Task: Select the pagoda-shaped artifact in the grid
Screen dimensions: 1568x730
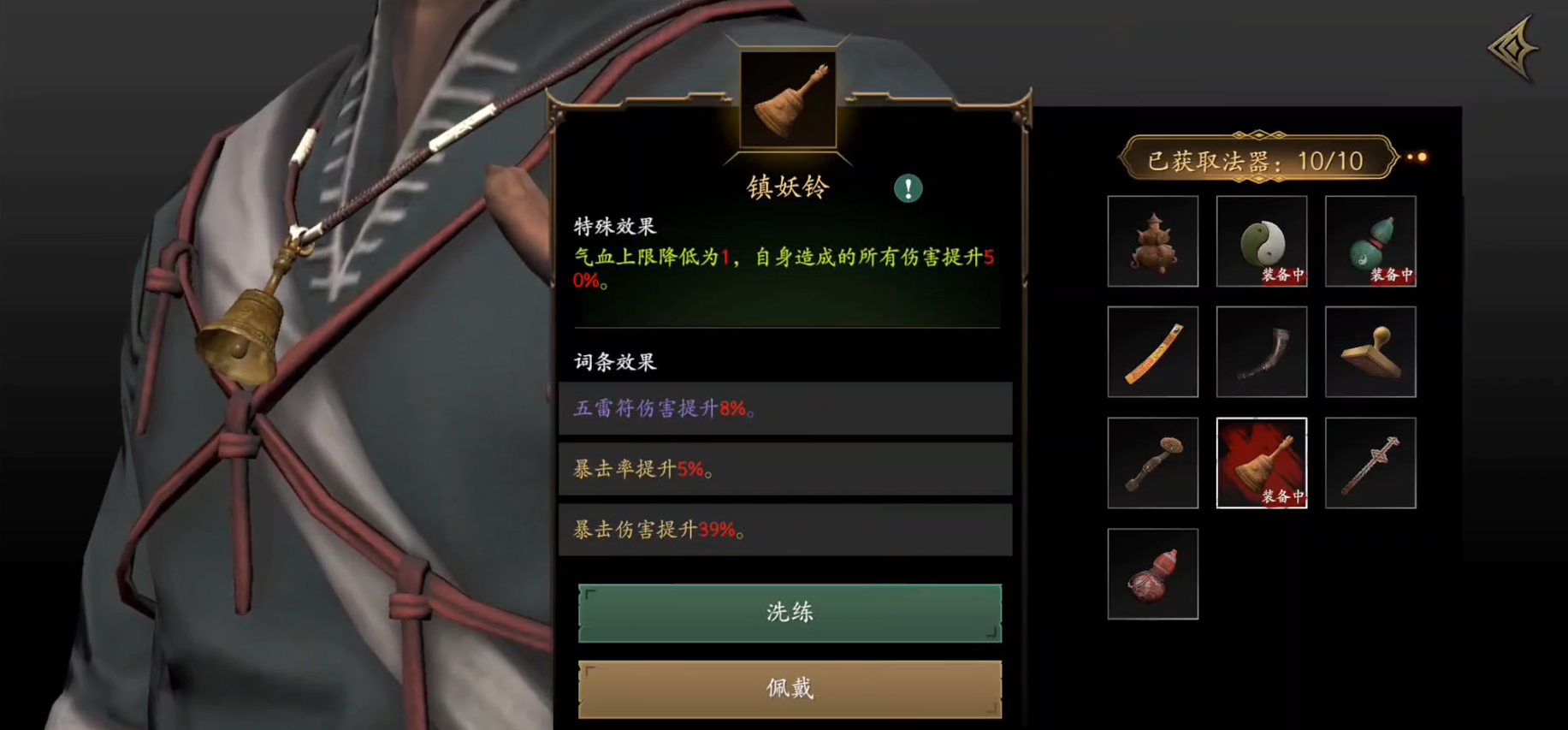Action: pyautogui.click(x=1152, y=241)
